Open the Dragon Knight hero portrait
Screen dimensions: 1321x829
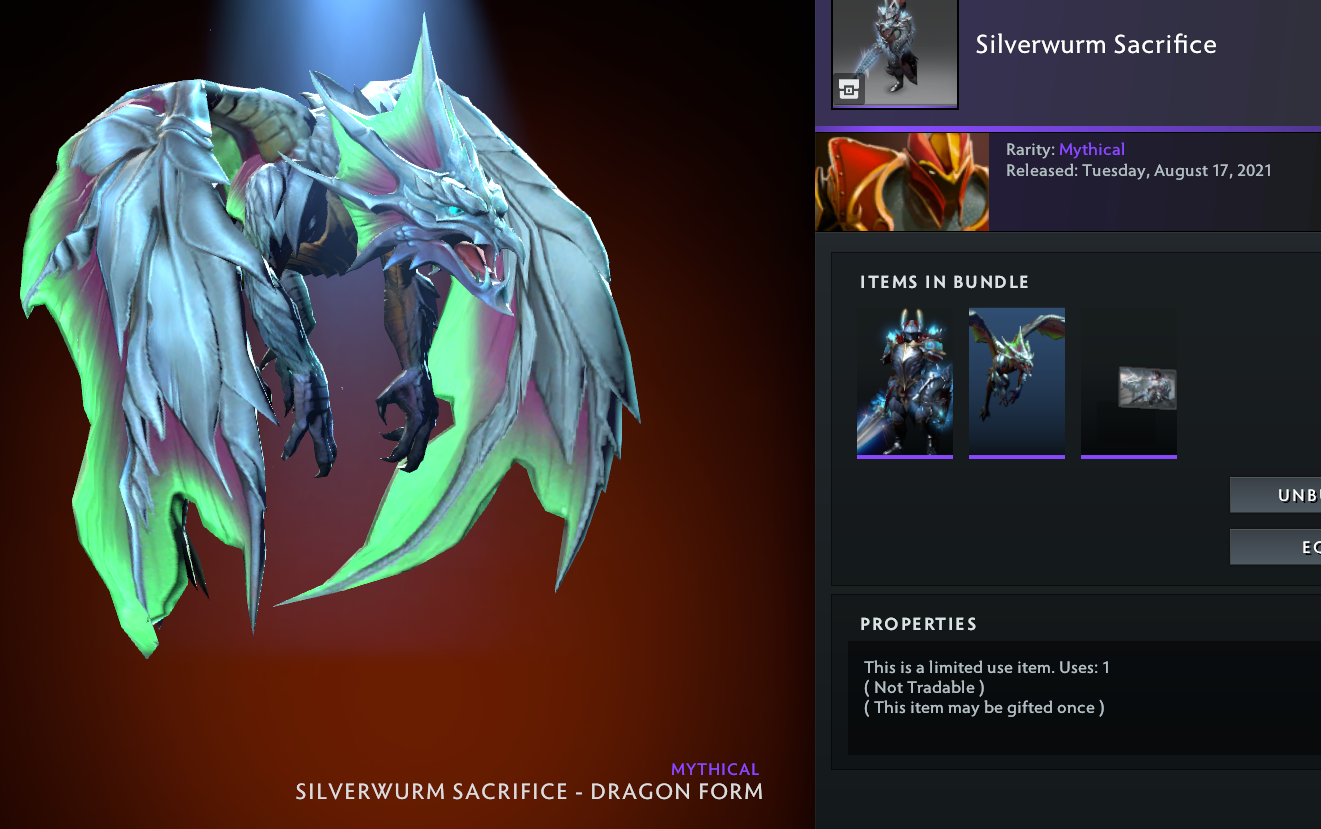(x=902, y=182)
